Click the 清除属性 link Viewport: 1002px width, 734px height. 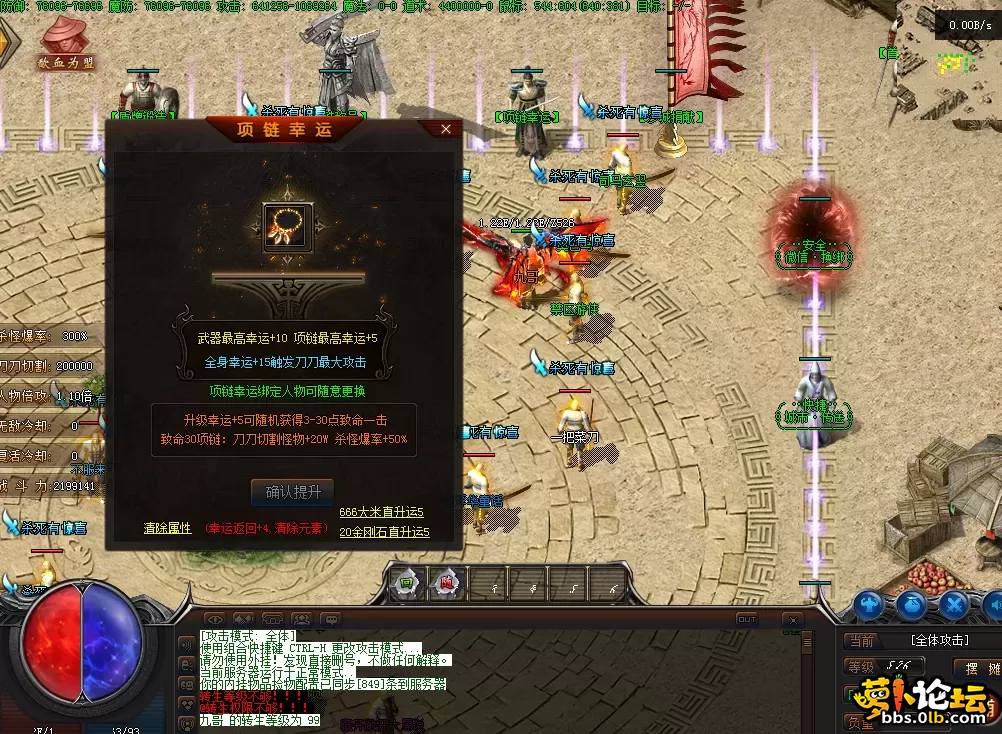[167, 528]
